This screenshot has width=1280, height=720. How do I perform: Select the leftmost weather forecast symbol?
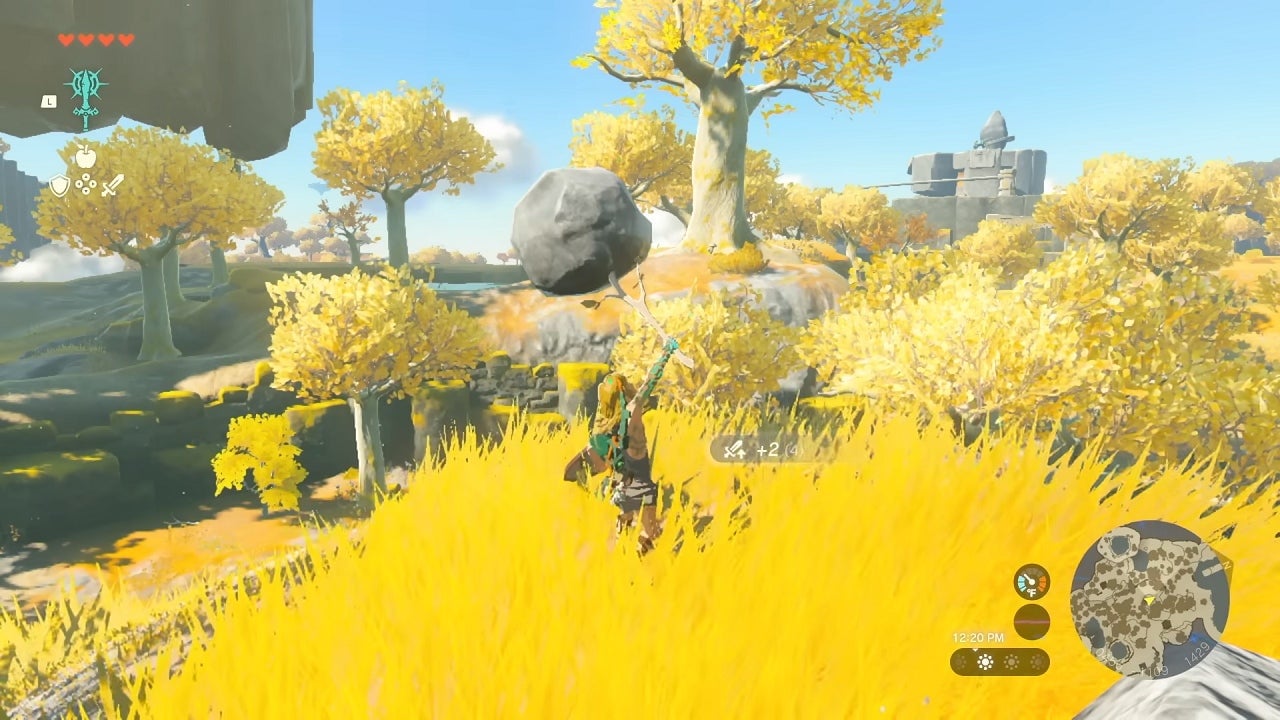click(x=959, y=662)
